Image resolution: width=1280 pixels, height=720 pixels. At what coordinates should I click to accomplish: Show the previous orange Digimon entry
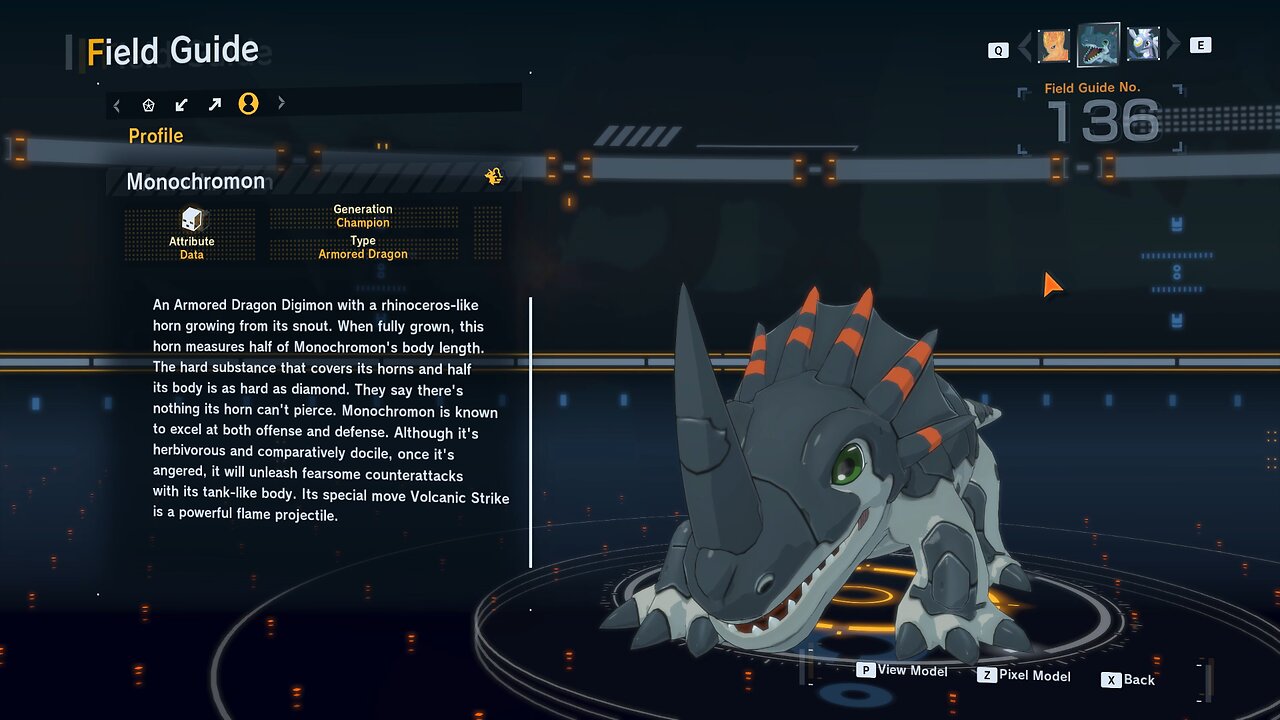coord(1054,45)
